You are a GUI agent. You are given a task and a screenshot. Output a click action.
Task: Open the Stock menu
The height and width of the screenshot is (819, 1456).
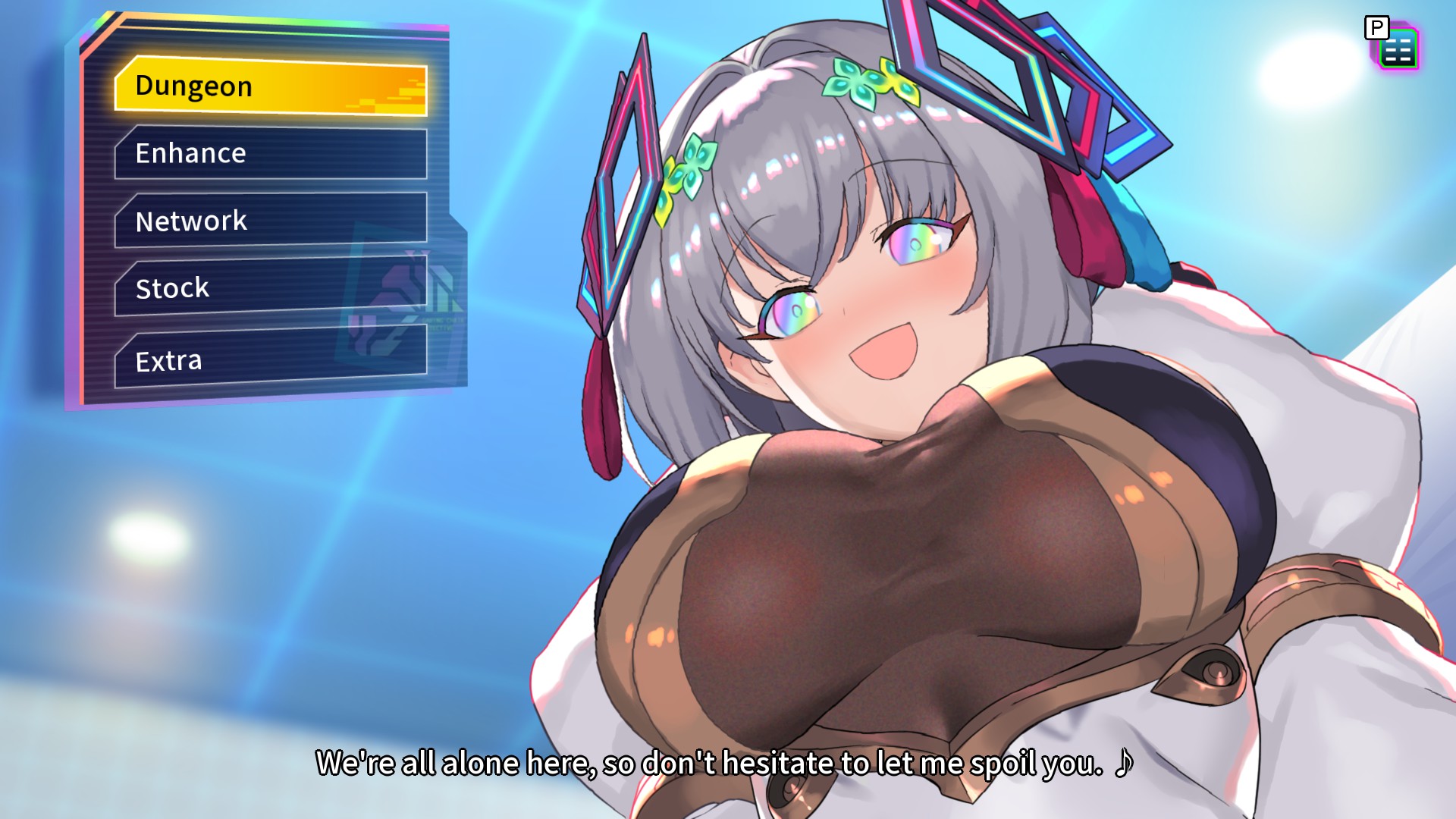pos(271,287)
